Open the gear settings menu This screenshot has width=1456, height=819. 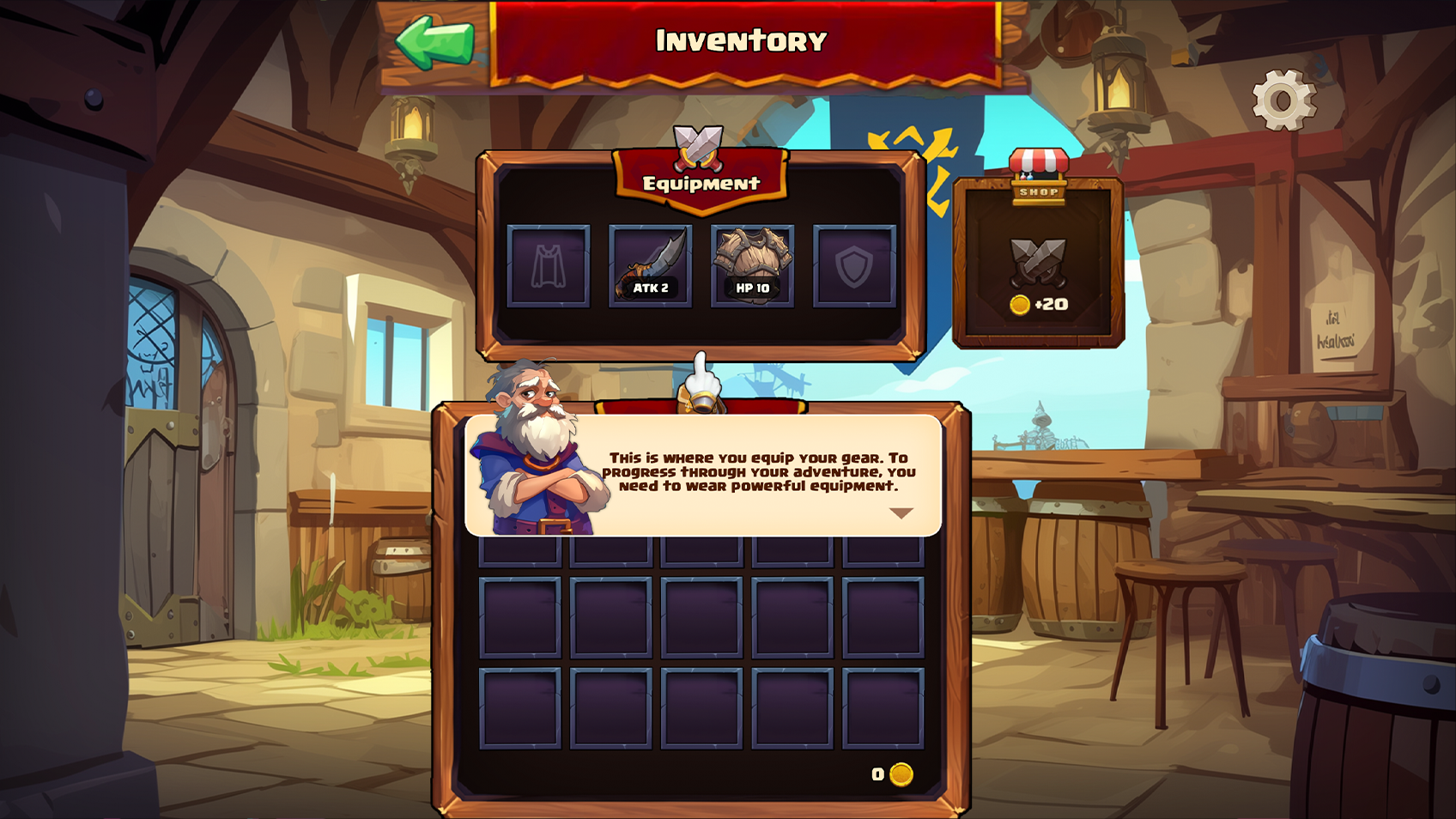[1283, 100]
